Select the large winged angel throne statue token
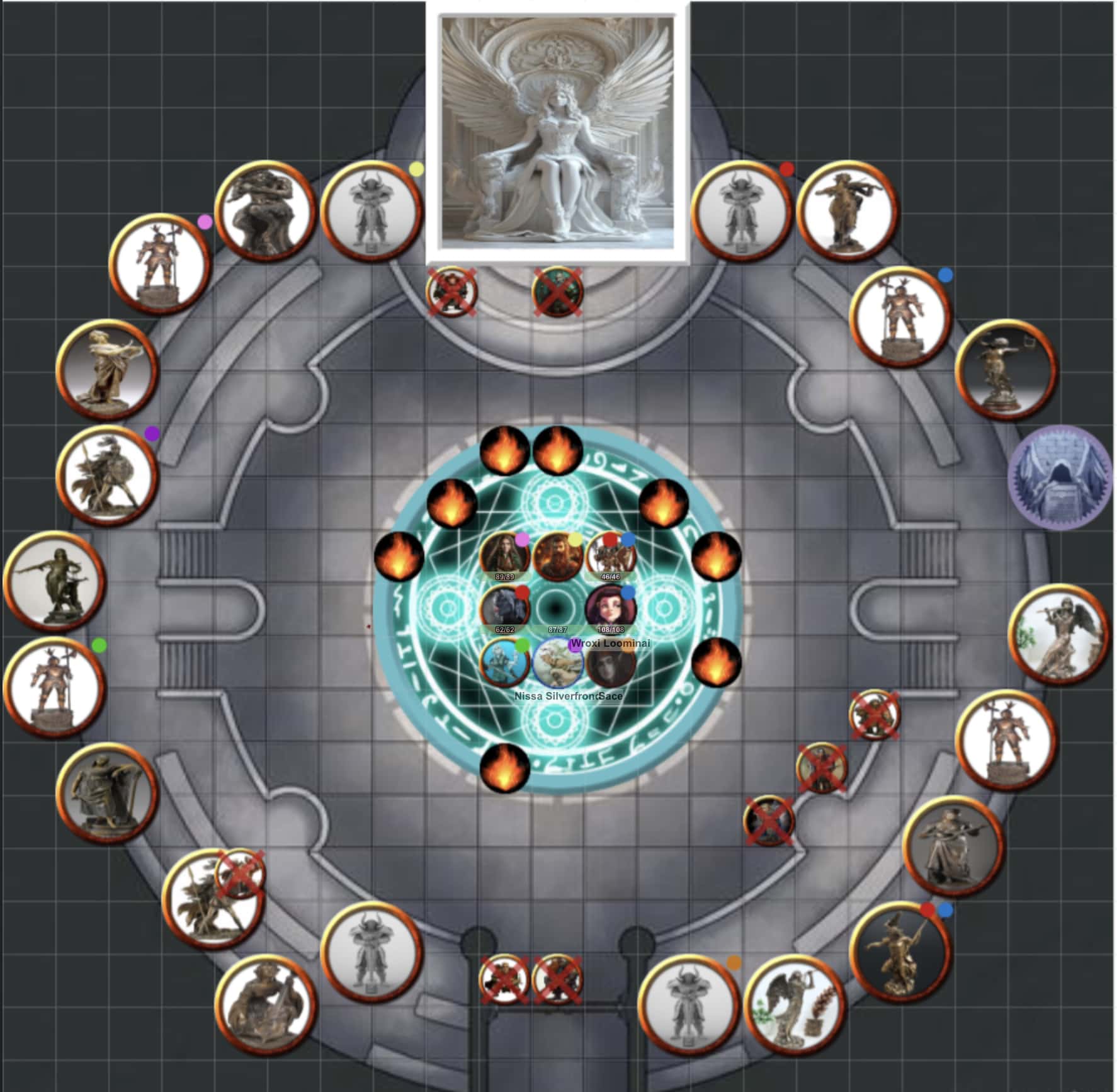1117x1092 pixels. point(557,132)
